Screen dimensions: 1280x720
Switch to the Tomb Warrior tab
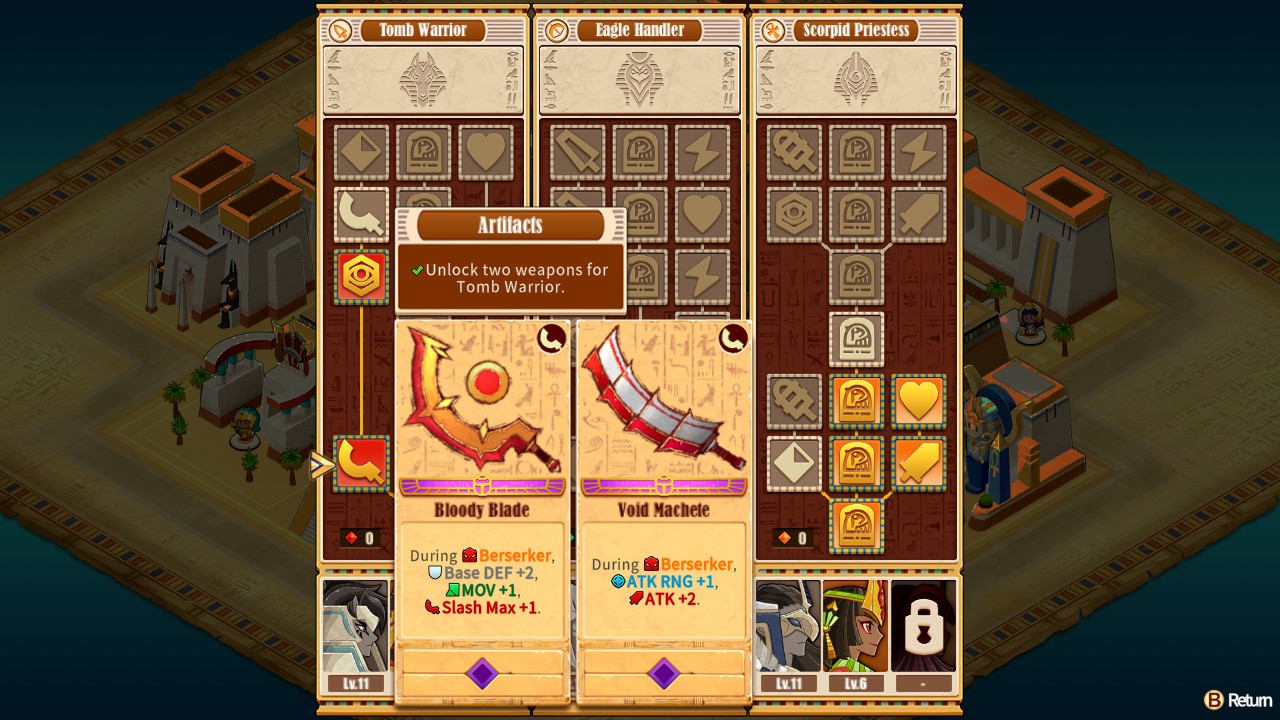[x=422, y=30]
